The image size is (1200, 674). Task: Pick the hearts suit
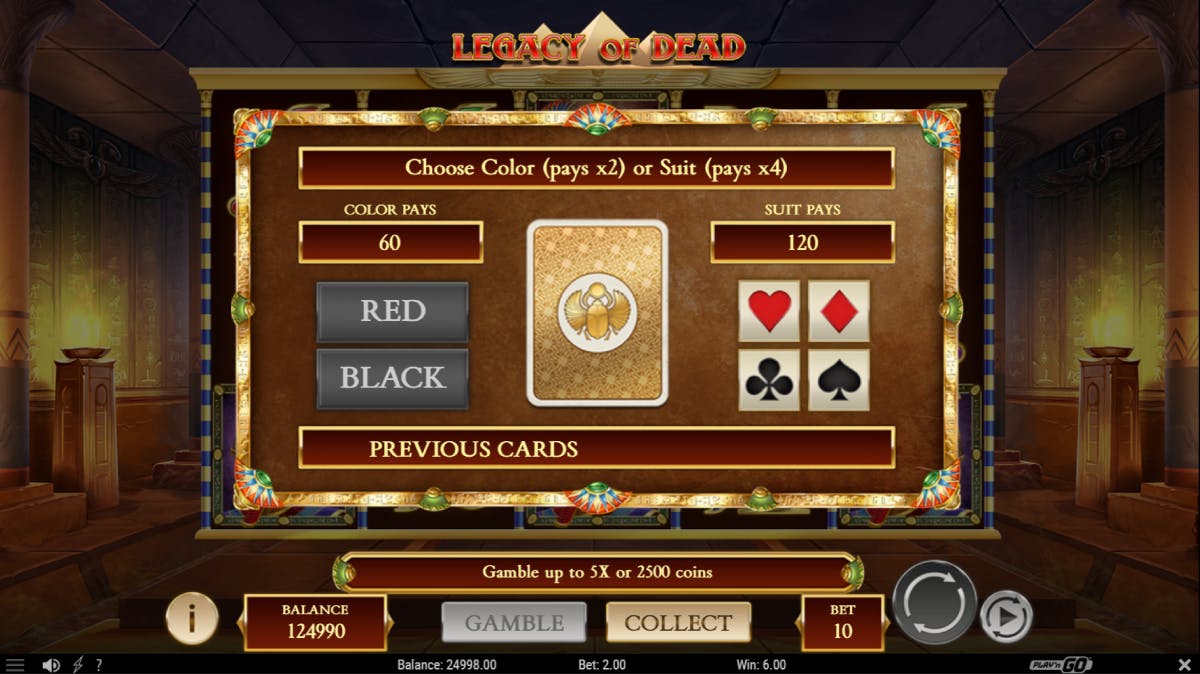[769, 311]
